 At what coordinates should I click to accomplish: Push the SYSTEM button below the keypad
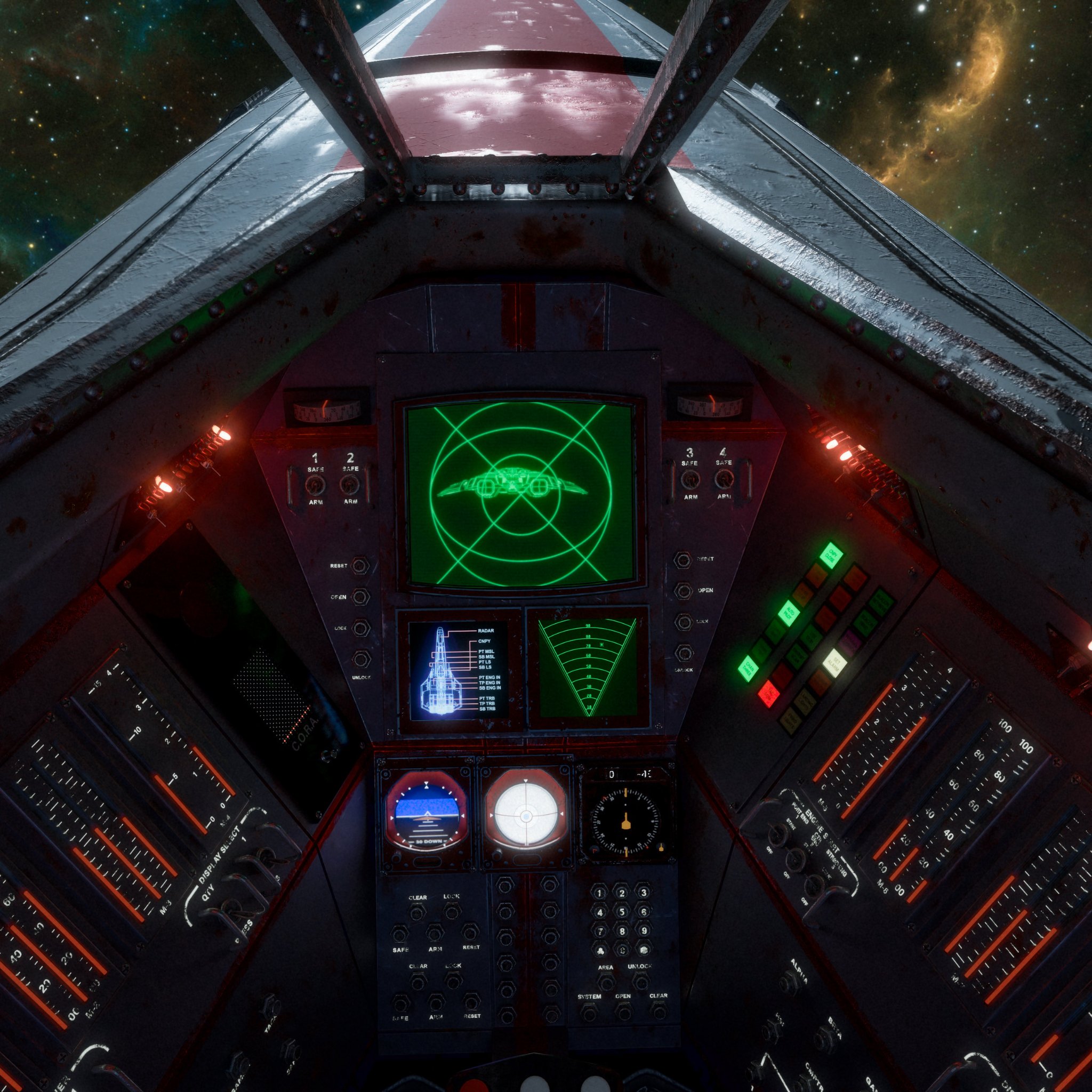click(590, 1011)
